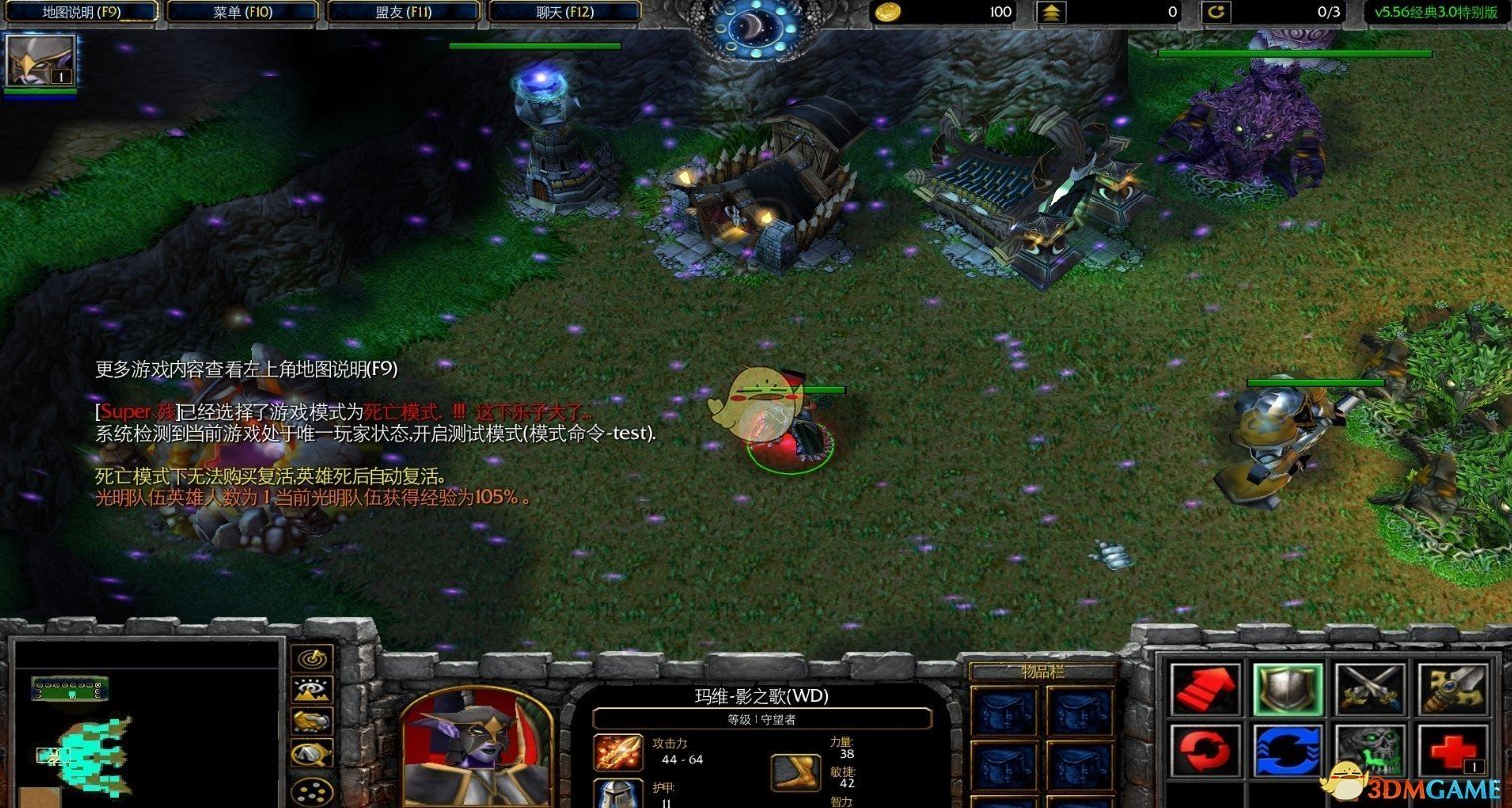Click the magnifying glass zoom icon
Screen dimensions: 1512x808
click(310, 752)
